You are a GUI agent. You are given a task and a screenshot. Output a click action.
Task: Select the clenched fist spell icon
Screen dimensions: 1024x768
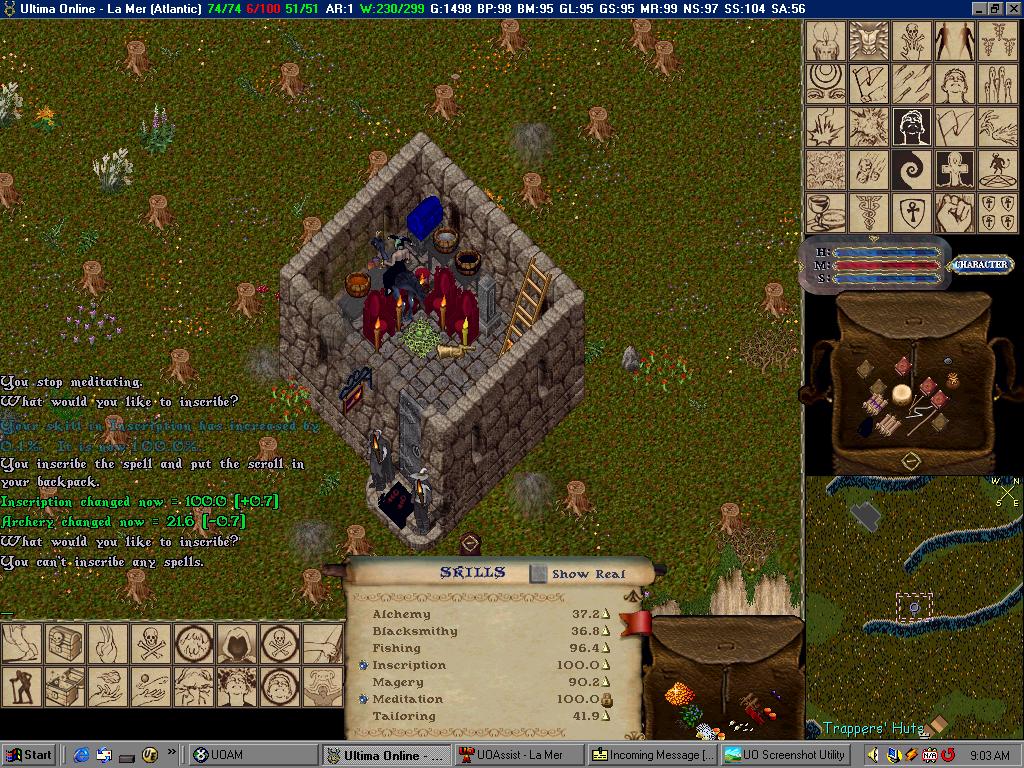tap(955, 213)
